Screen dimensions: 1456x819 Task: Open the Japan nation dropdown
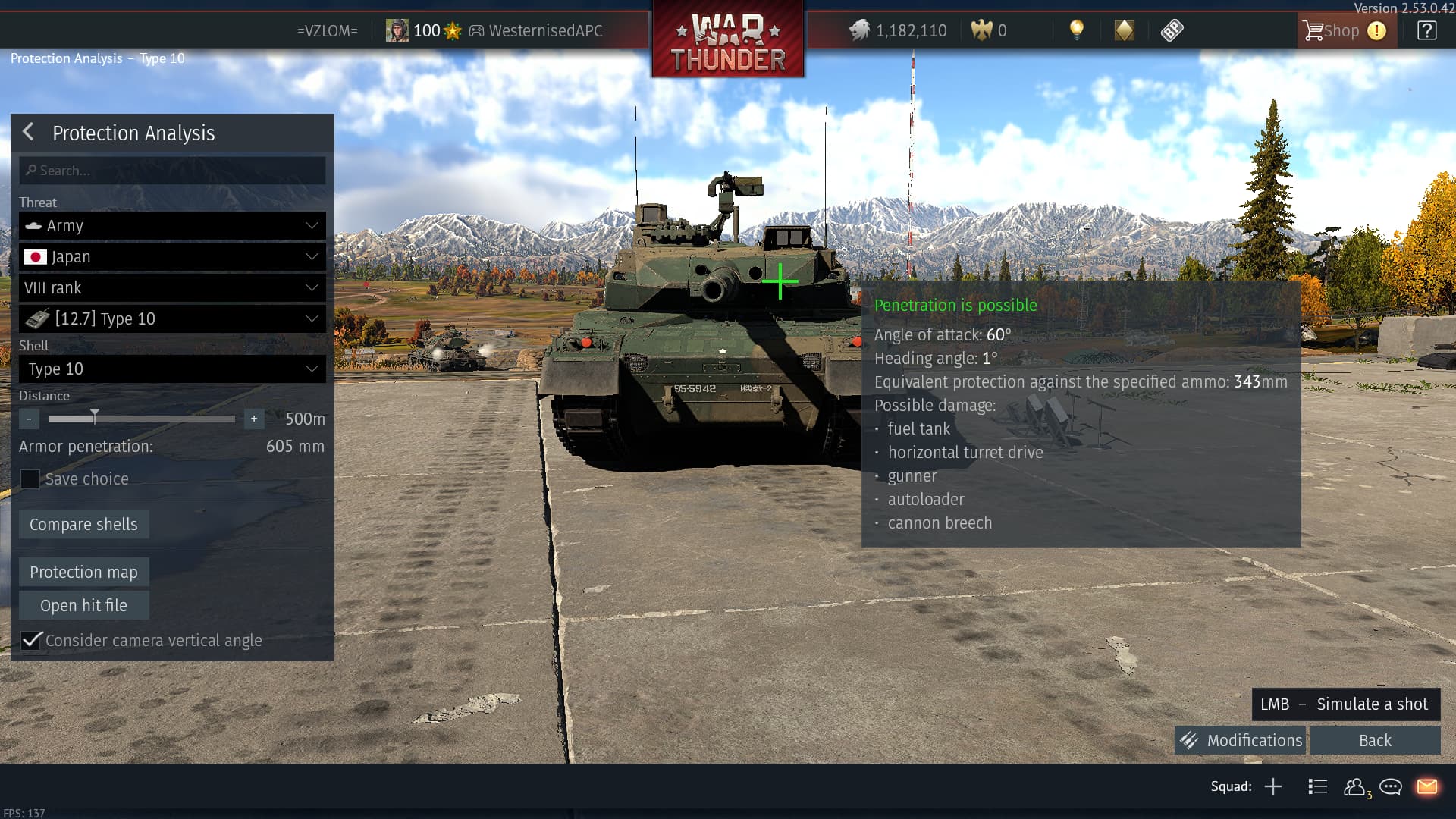tap(172, 257)
